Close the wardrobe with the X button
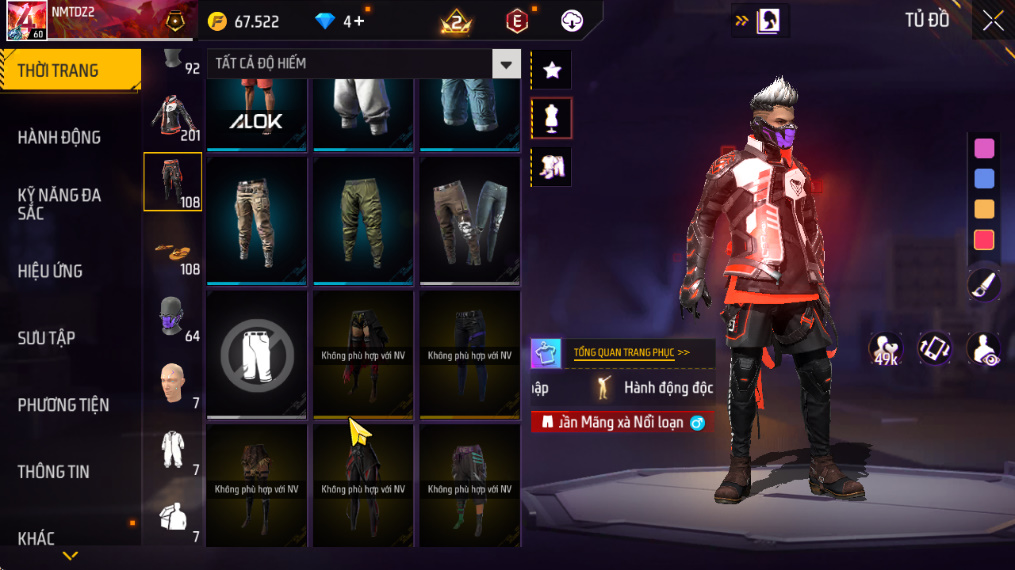Screen dimensions: 1015x570 pos(992,21)
